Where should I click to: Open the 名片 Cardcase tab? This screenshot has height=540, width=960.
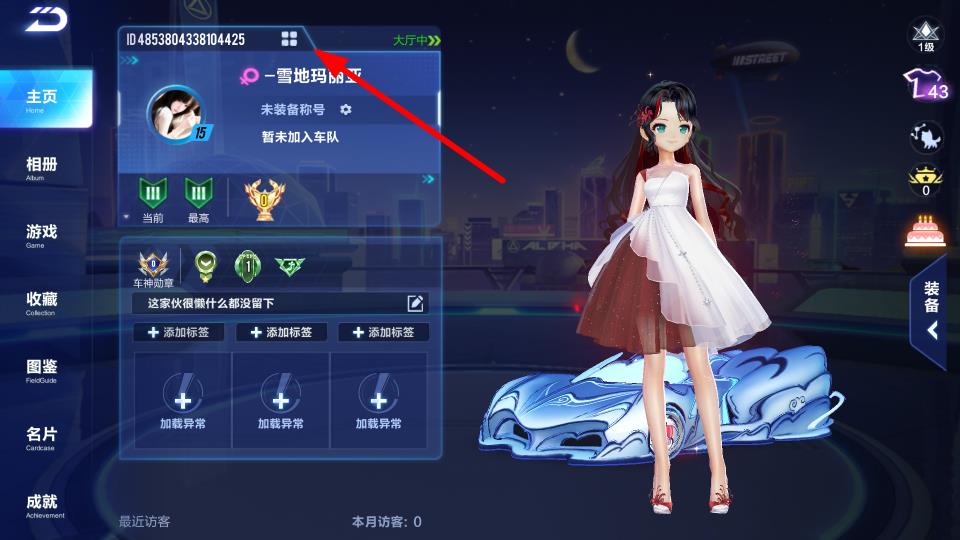(x=42, y=437)
